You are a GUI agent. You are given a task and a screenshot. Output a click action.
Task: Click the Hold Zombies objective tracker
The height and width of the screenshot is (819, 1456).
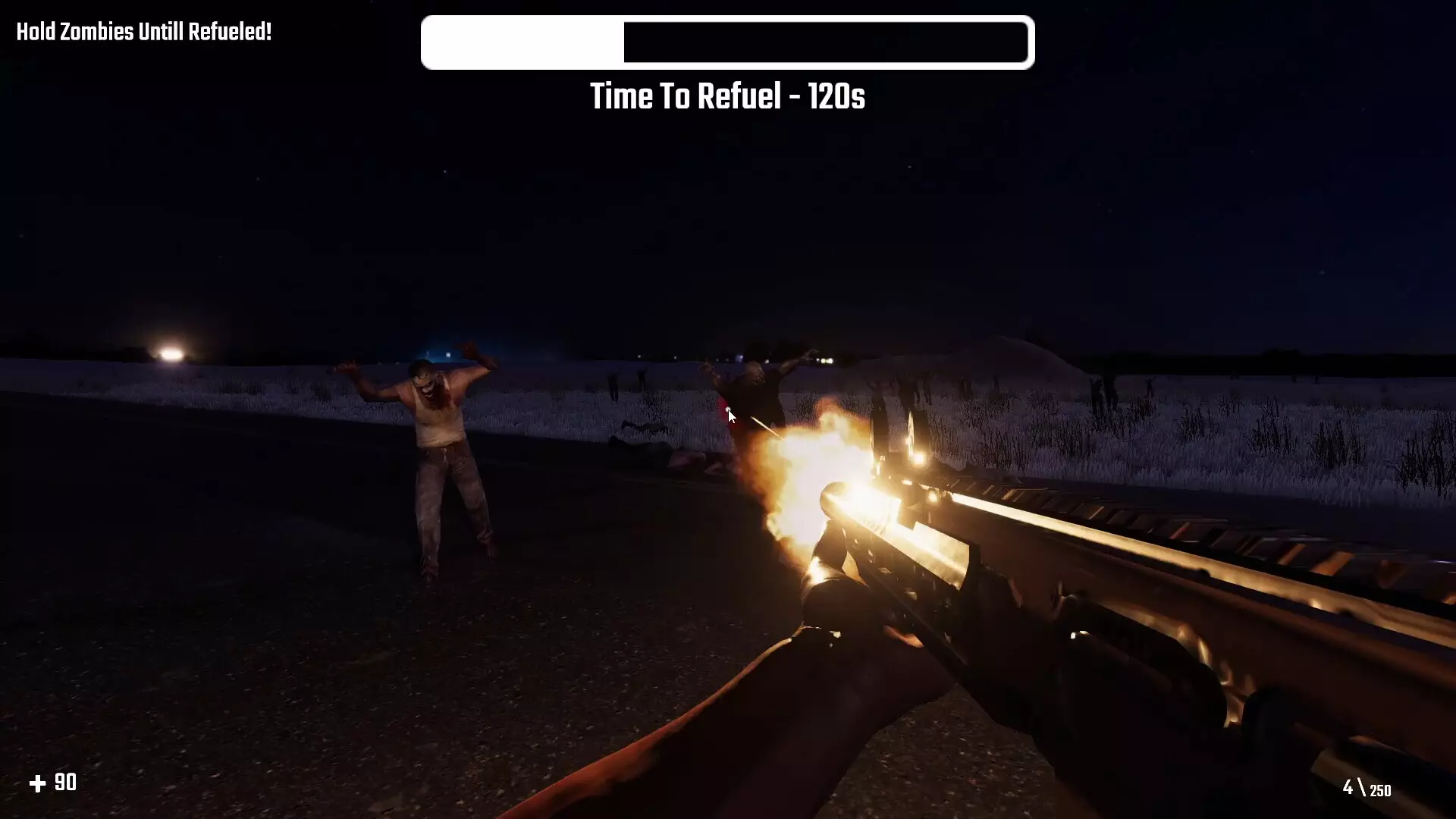click(x=144, y=33)
